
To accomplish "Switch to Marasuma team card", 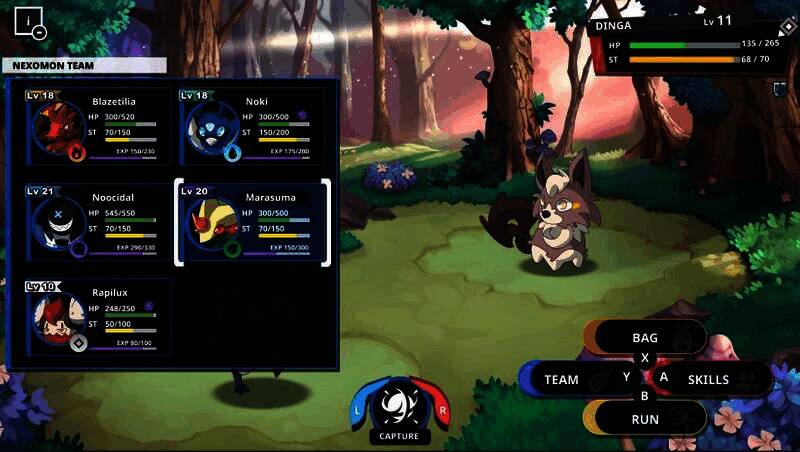I will pos(252,222).
